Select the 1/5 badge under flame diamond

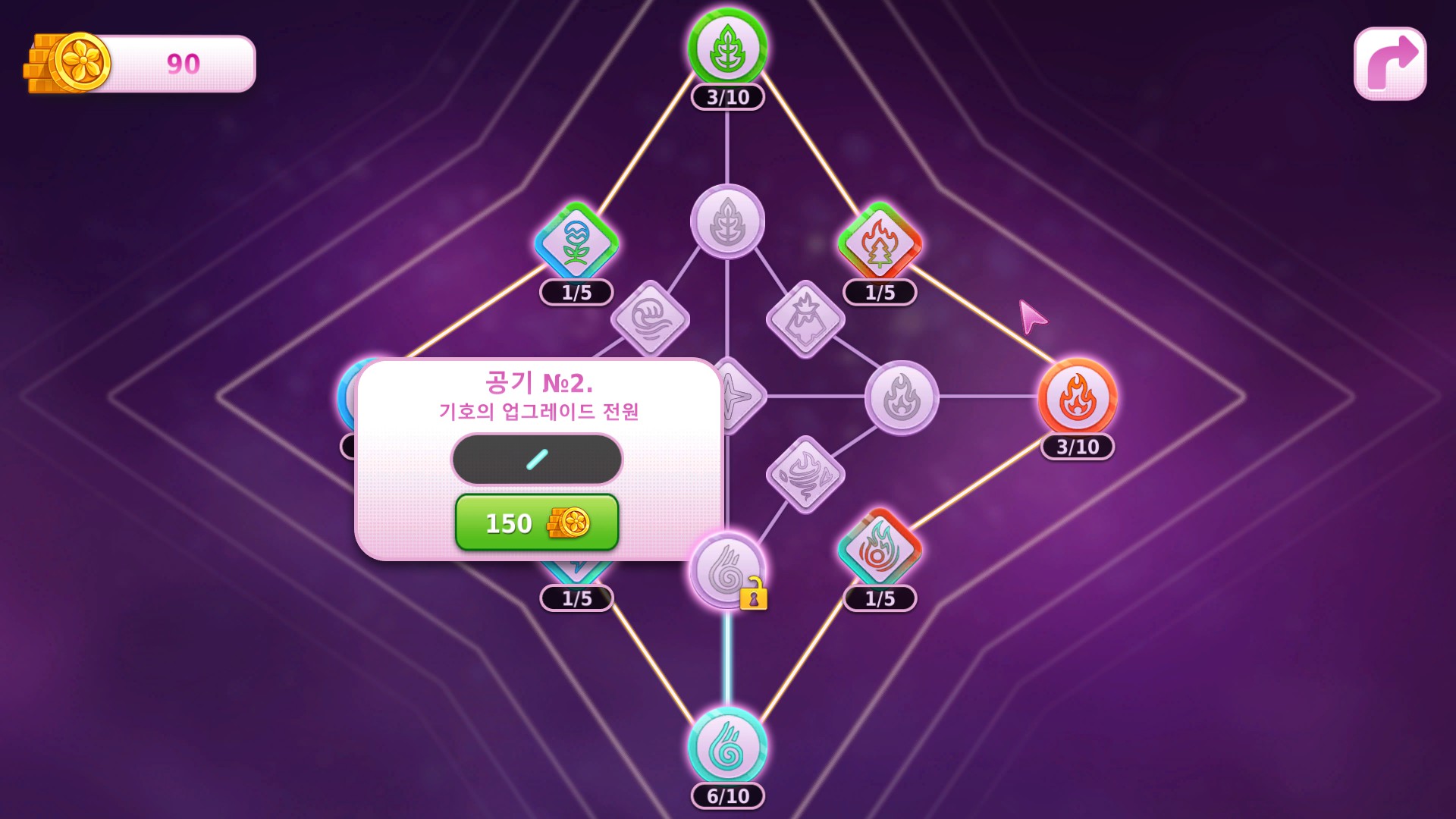click(x=880, y=599)
